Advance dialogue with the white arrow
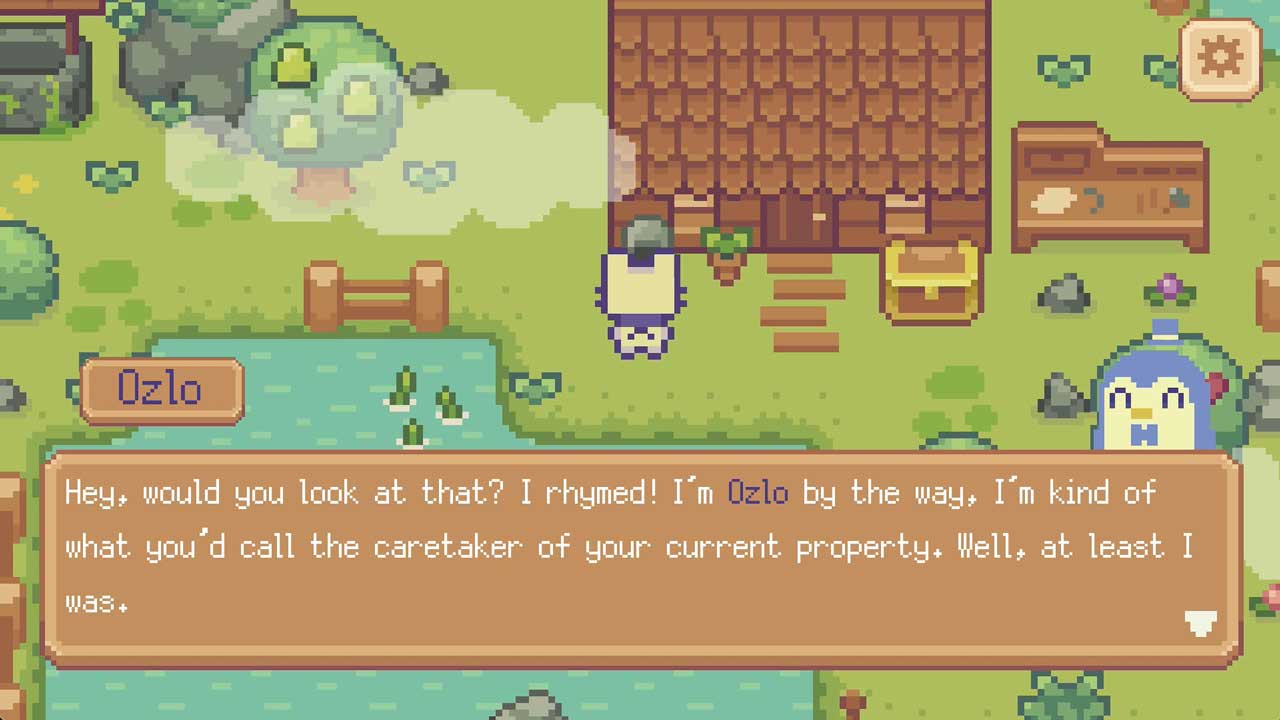Image resolution: width=1280 pixels, height=720 pixels. pyautogui.click(x=1200, y=624)
